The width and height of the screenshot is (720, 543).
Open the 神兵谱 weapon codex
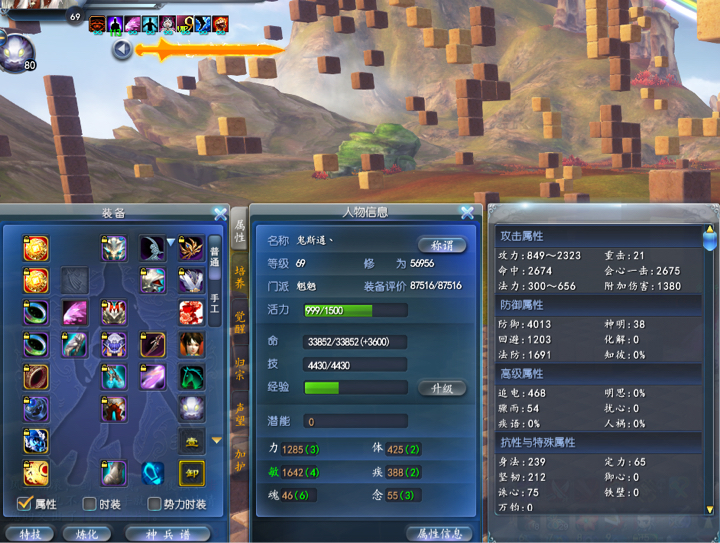point(167,533)
